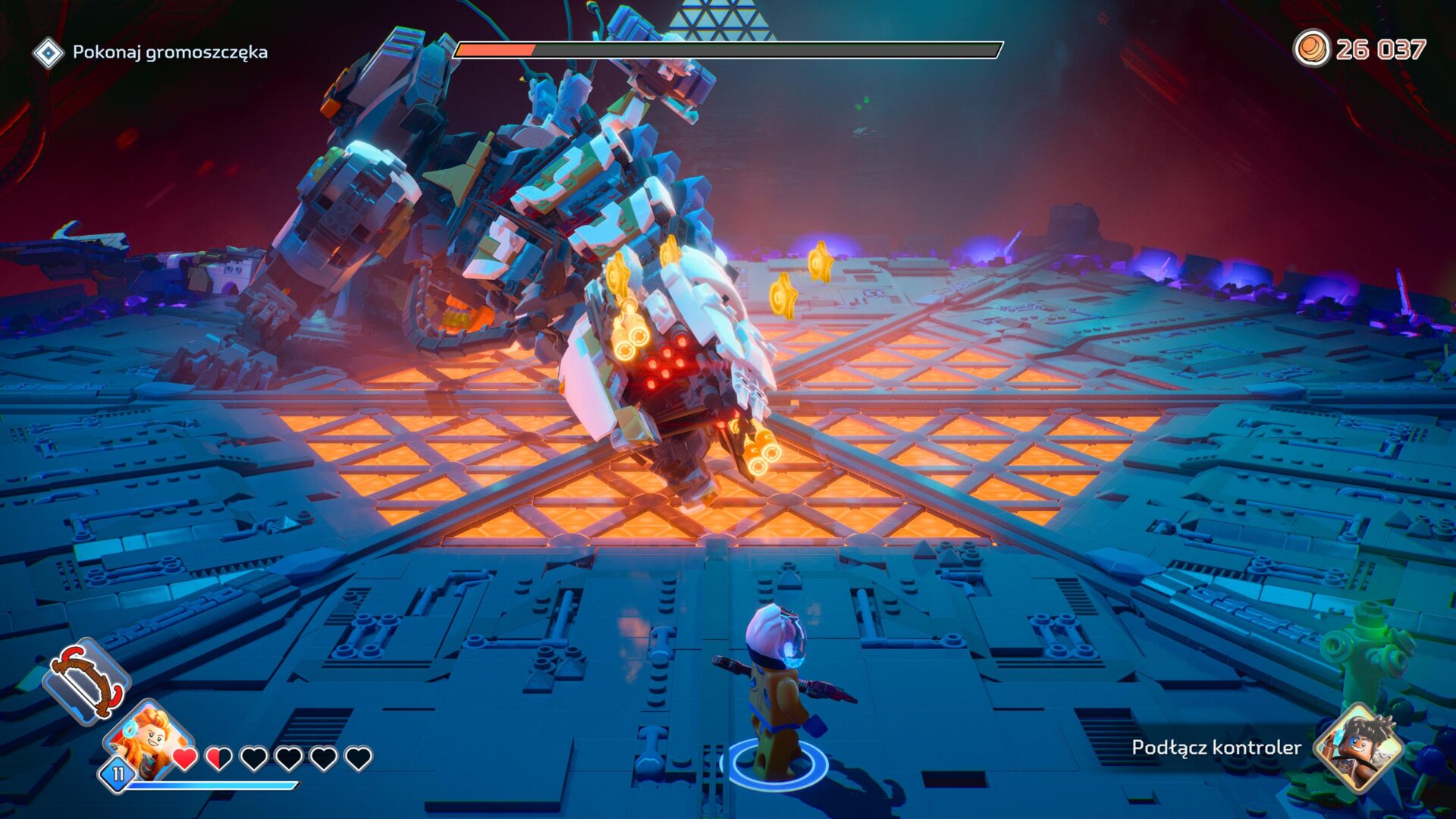
Task: Click the gold coin currency icon
Action: [x=1314, y=47]
